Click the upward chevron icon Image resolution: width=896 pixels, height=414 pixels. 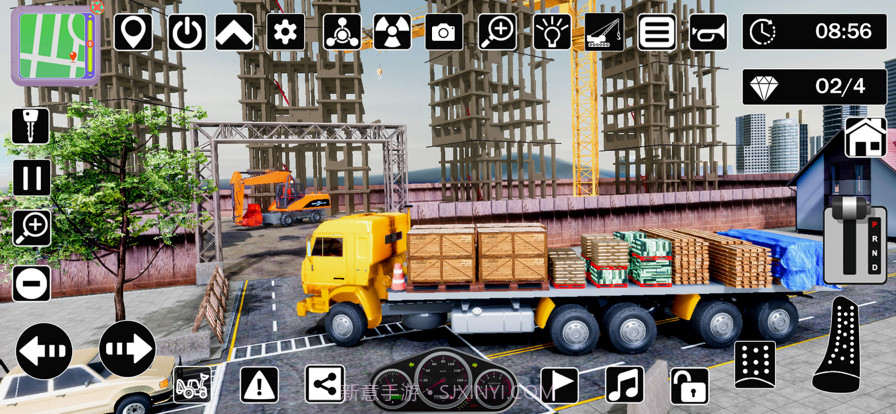click(234, 32)
